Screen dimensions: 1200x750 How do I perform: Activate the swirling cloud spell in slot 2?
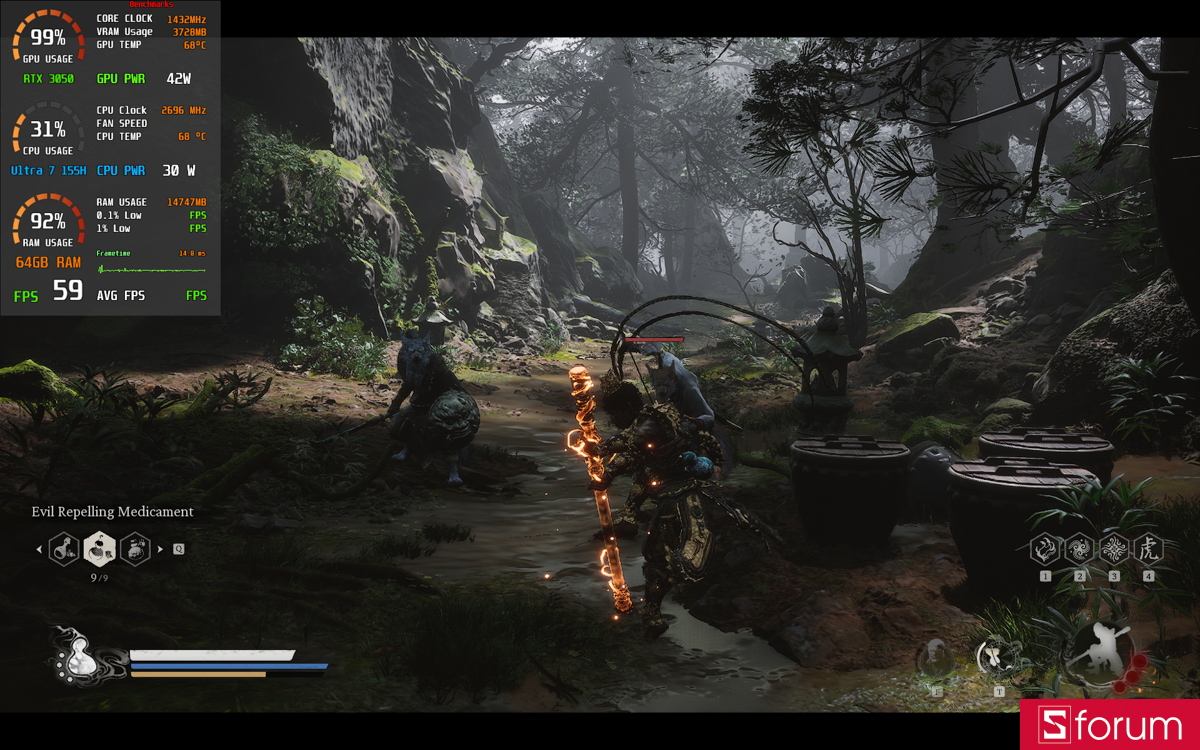1080,549
